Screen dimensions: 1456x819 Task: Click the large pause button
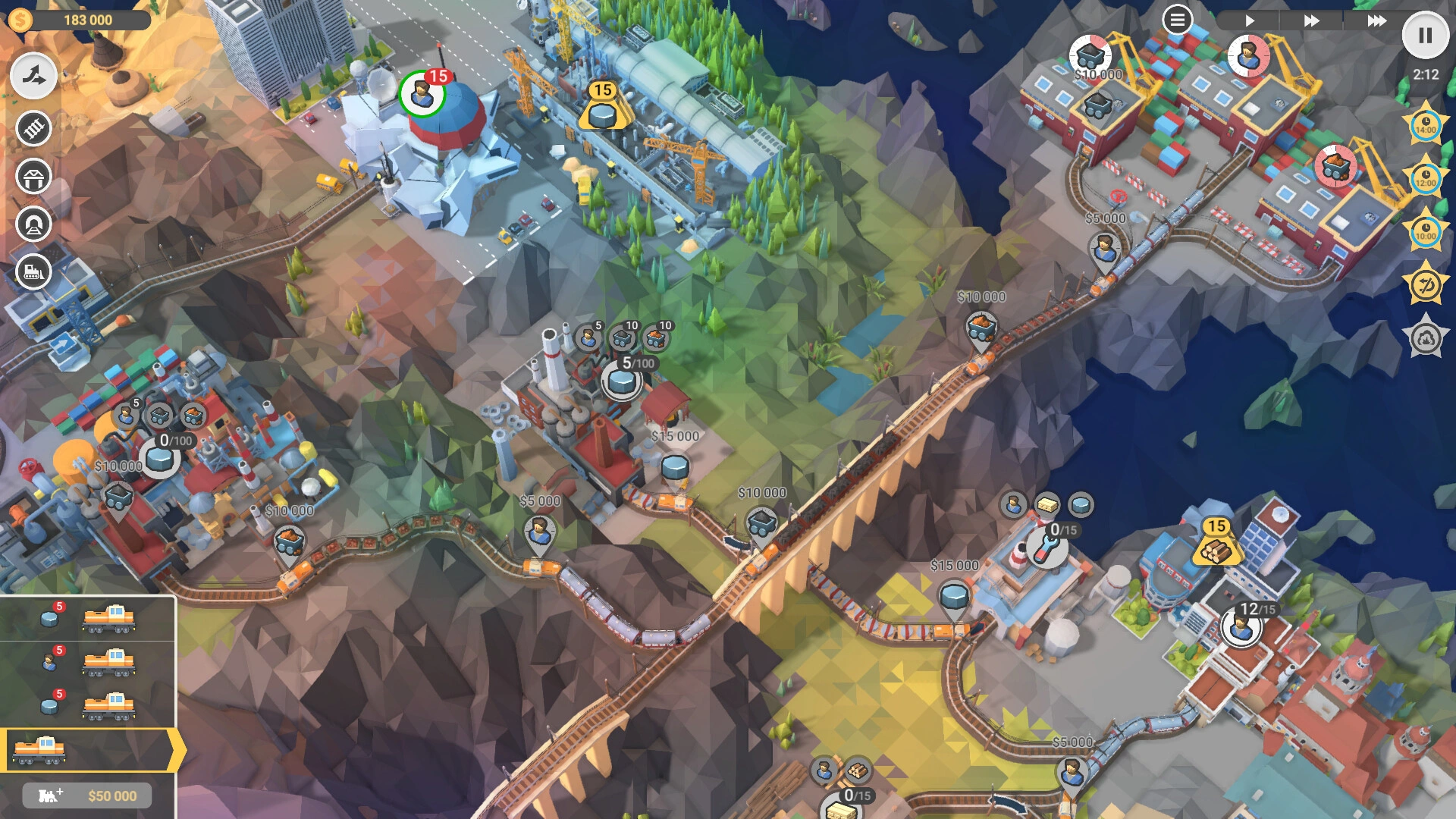[x=1425, y=35]
